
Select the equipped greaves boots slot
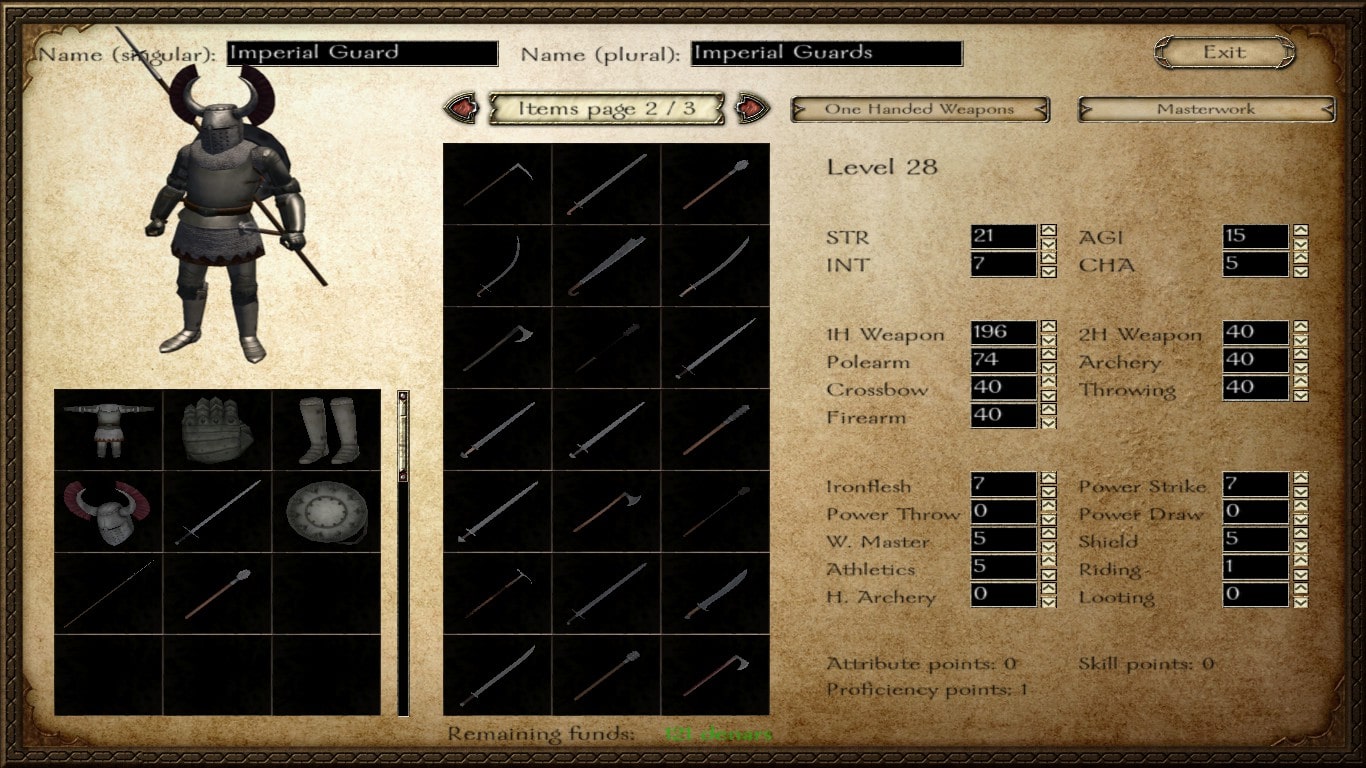(326, 429)
